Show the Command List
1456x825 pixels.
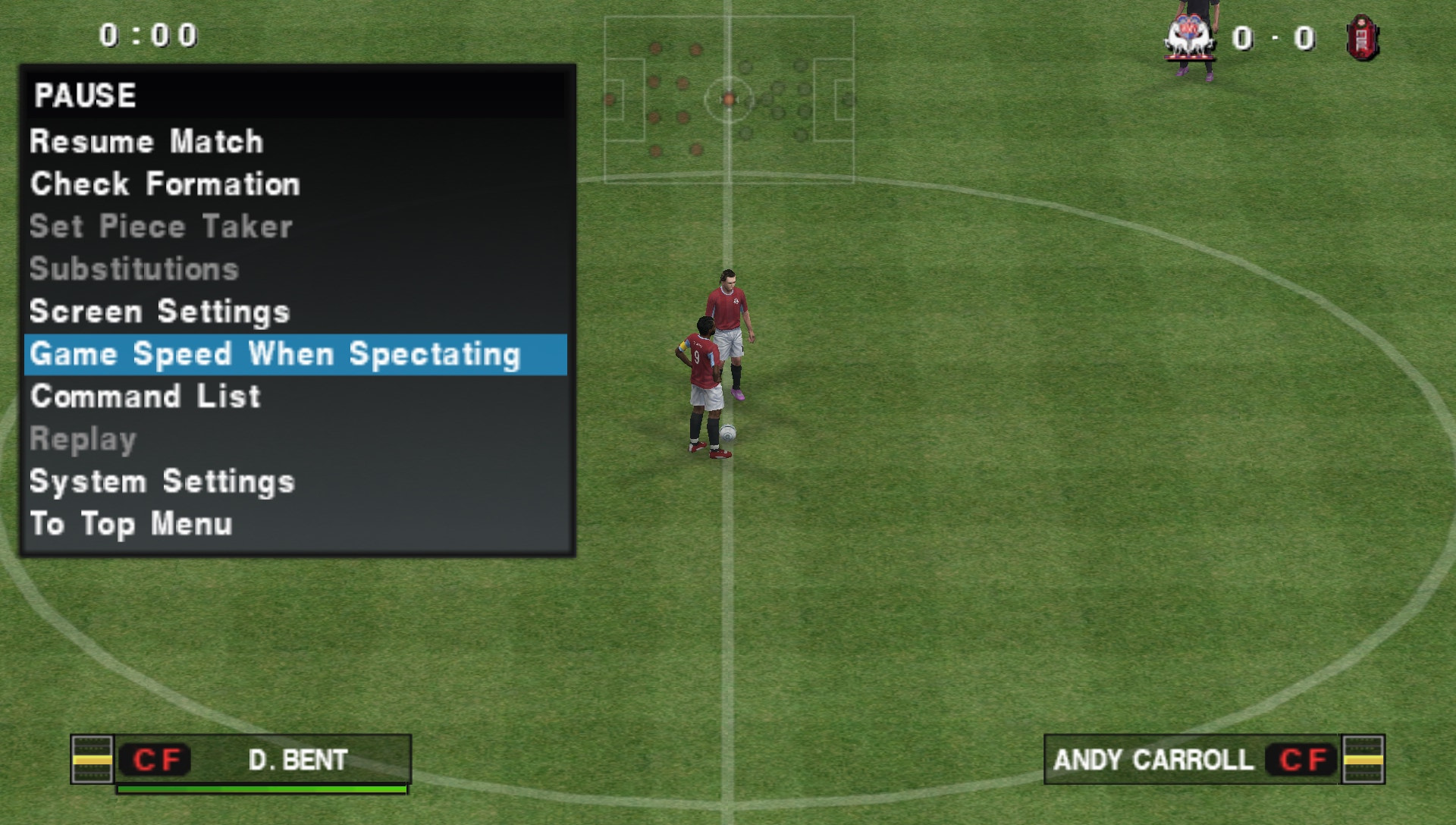click(145, 397)
